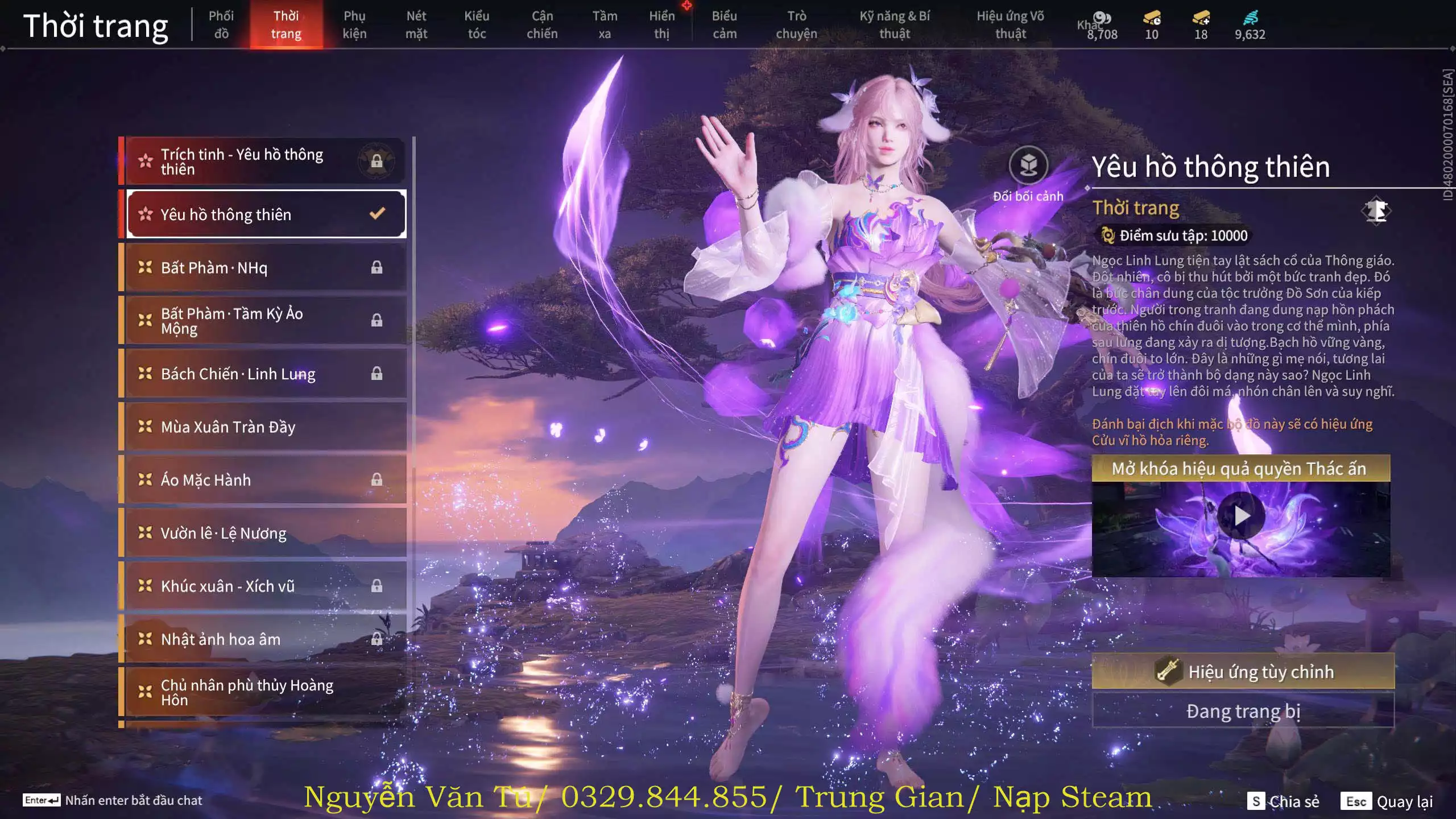Switch to the Phối đồ tab
Viewport: 1456px width, 819px height.
coord(221,25)
